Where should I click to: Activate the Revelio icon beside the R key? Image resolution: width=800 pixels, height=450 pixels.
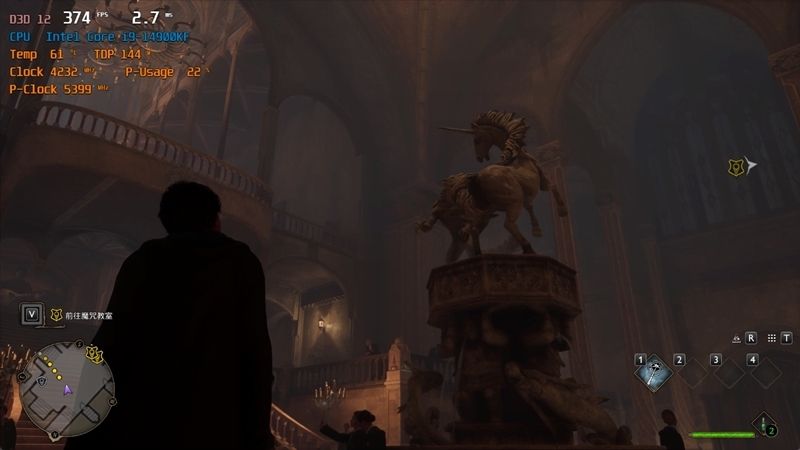click(736, 338)
